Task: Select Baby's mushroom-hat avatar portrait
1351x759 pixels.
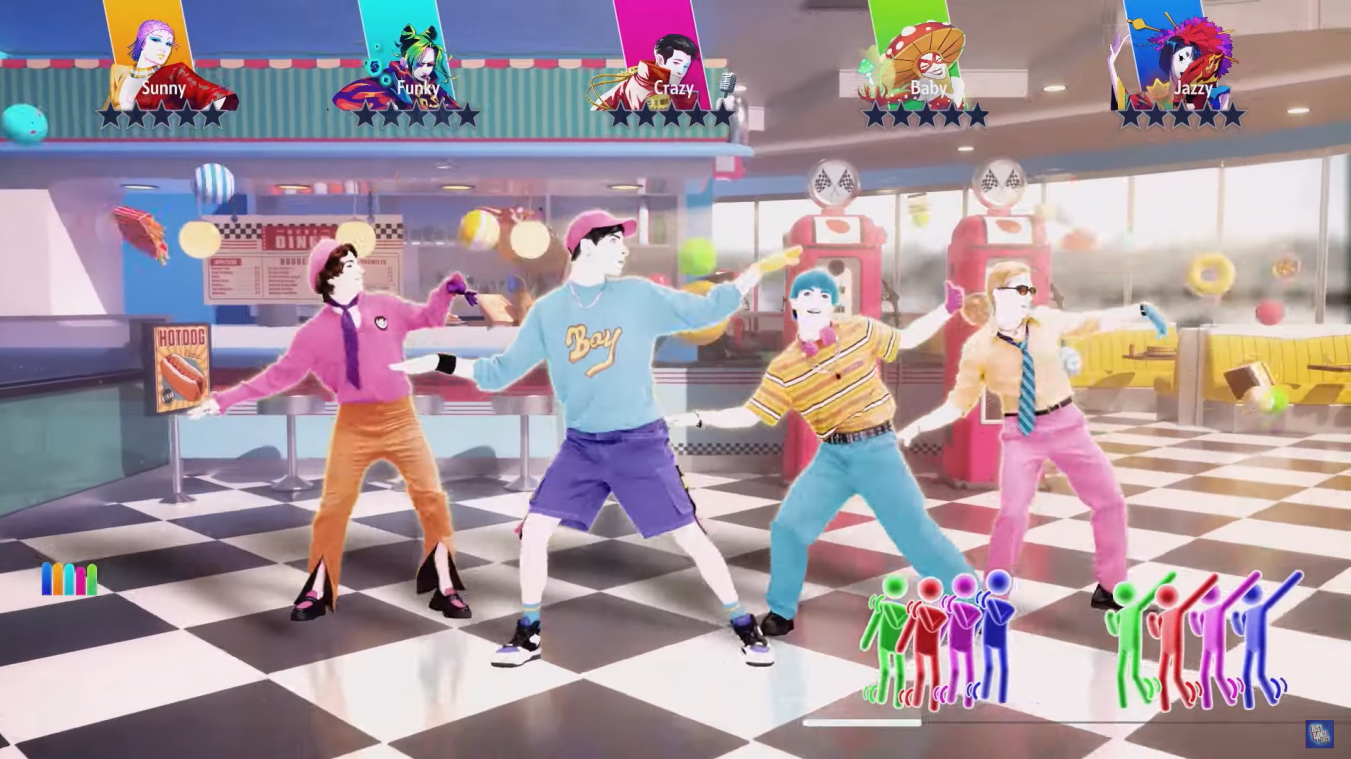Action: [x=927, y=55]
